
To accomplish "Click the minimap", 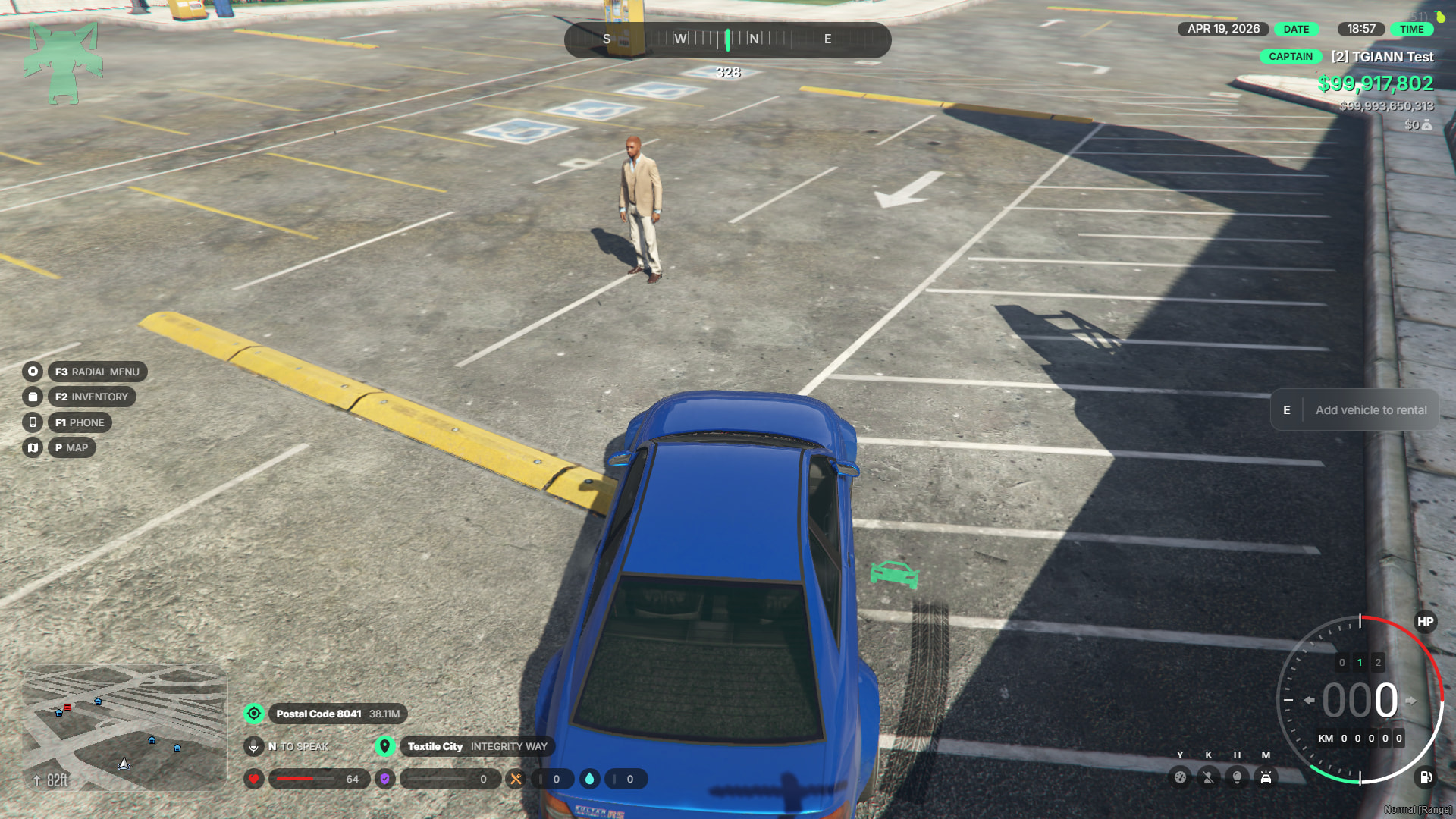I will 125,728.
